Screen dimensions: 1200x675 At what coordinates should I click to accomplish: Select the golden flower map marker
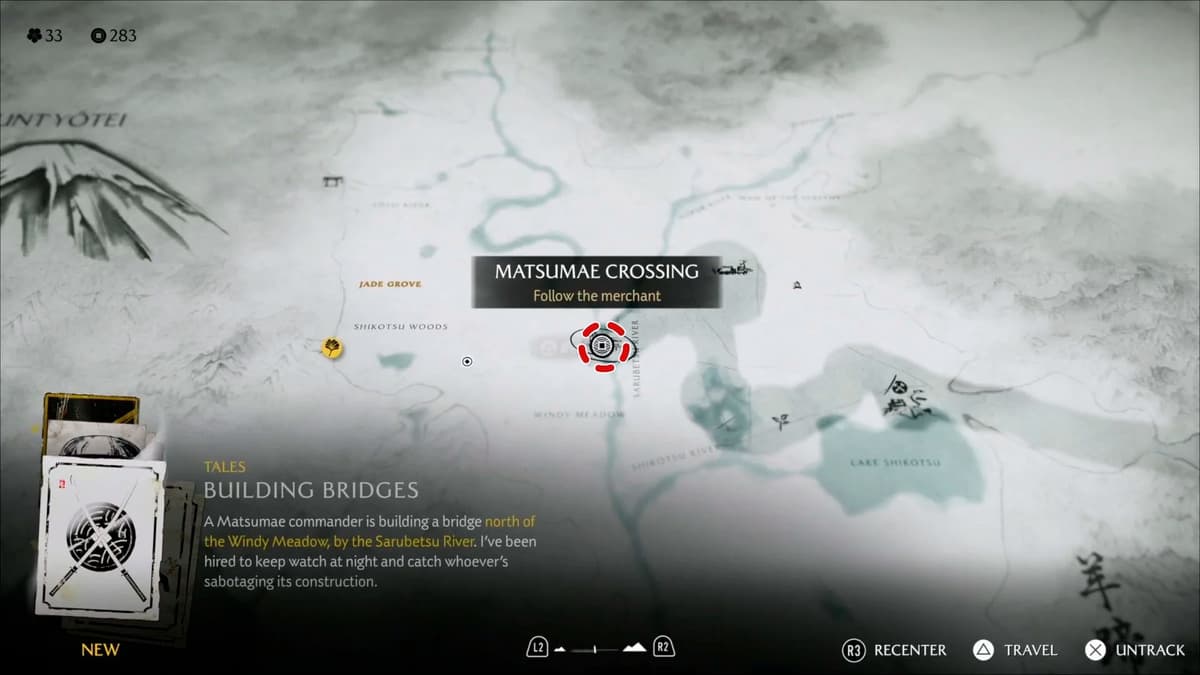pyautogui.click(x=332, y=347)
